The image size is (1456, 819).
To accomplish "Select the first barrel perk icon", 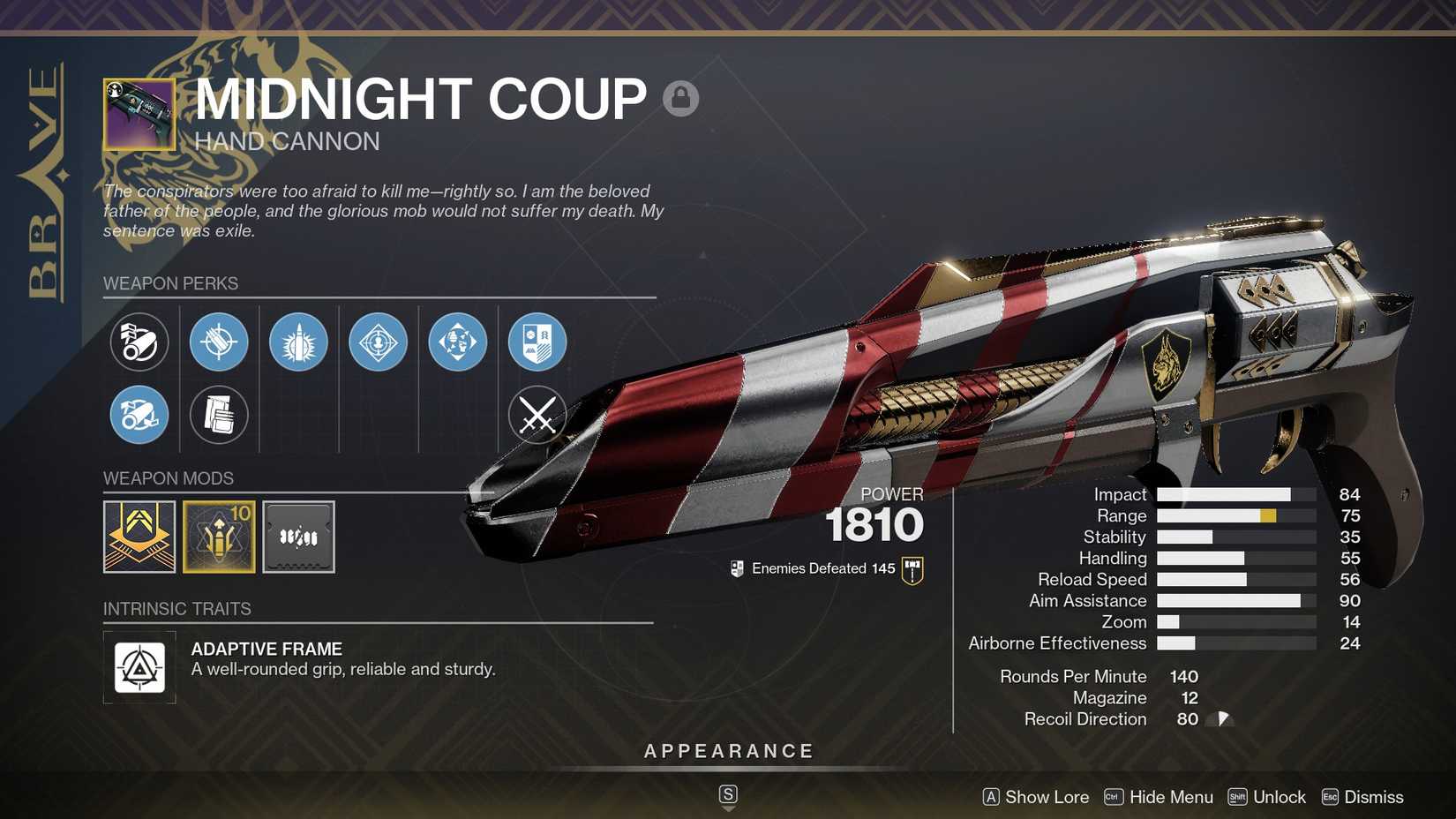I will point(139,342).
